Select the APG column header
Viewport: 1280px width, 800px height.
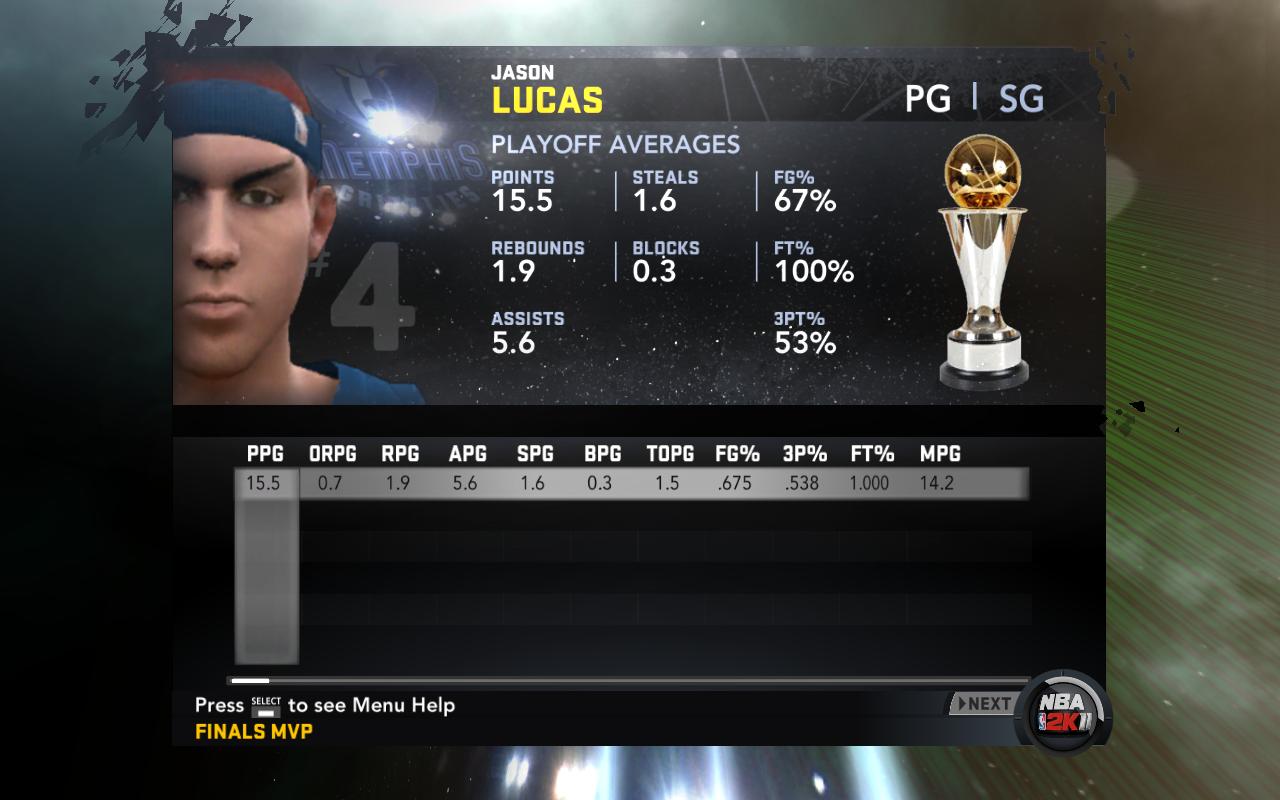coord(467,454)
